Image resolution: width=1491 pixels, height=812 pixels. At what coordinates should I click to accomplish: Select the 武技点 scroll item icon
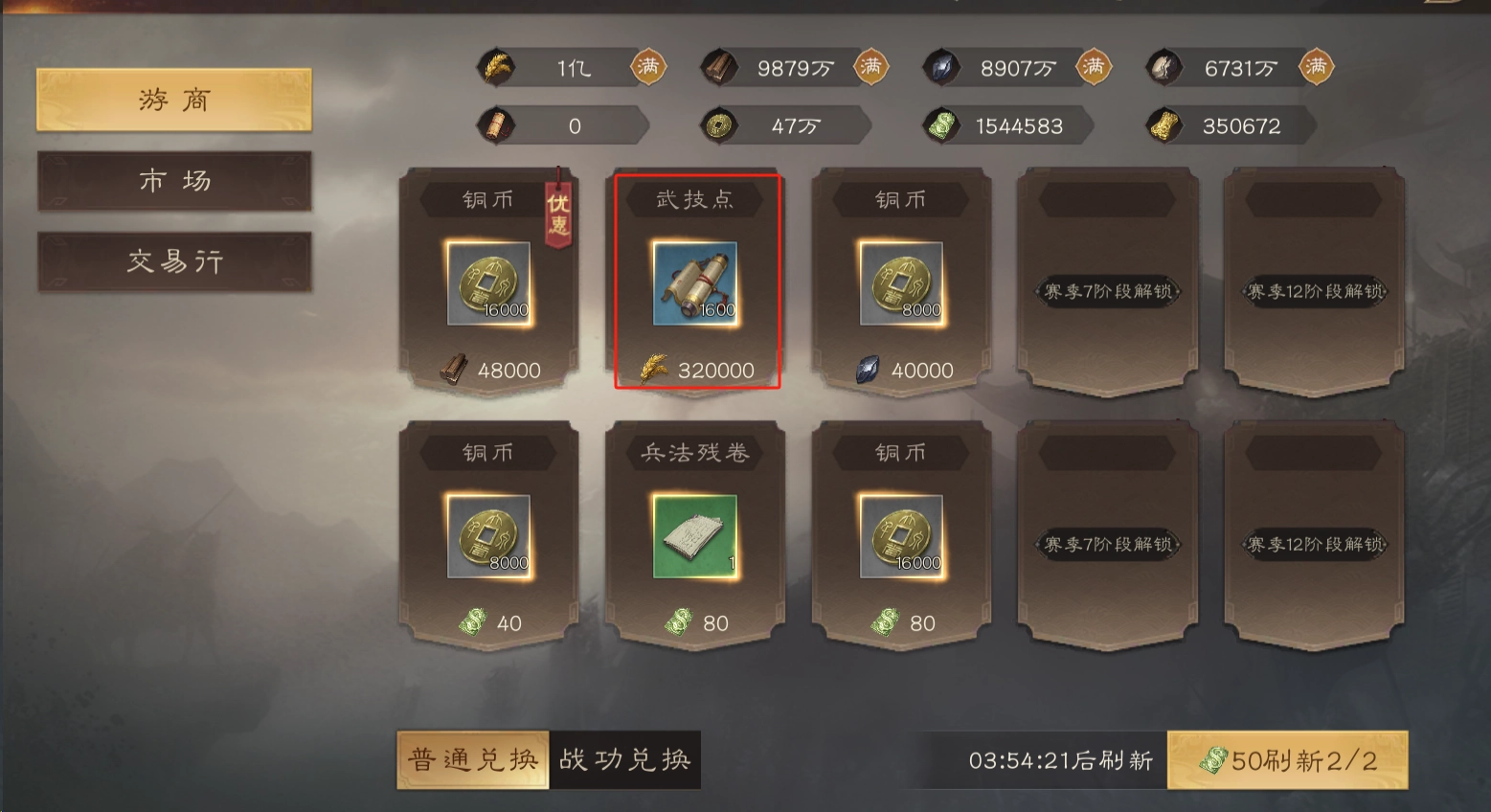(696, 285)
